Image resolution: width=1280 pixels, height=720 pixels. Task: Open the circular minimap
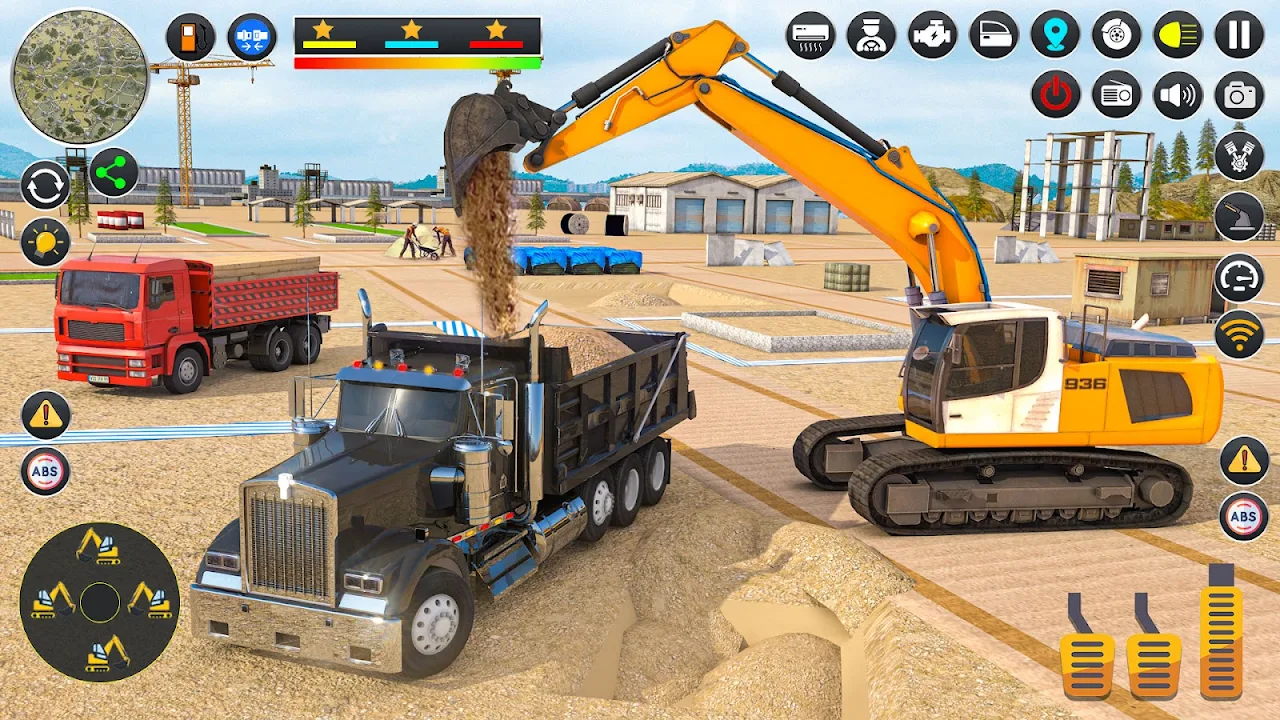(80, 77)
